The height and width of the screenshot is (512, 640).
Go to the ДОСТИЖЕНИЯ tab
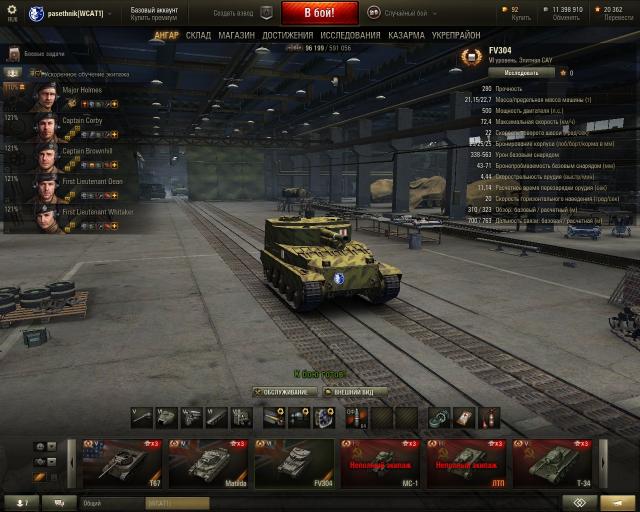[x=287, y=35]
